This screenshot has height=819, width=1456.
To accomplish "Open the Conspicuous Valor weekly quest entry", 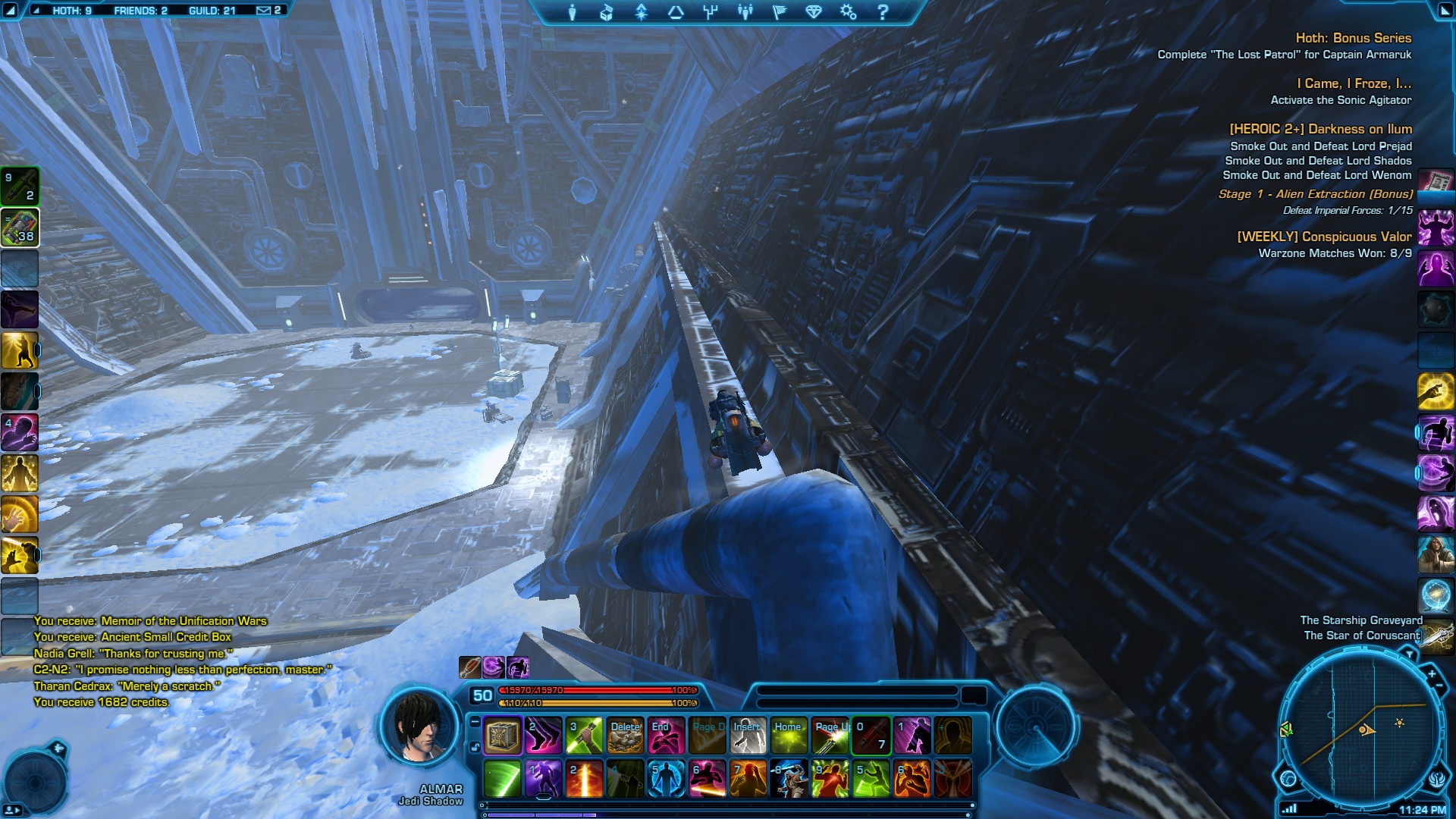I will click(1324, 237).
